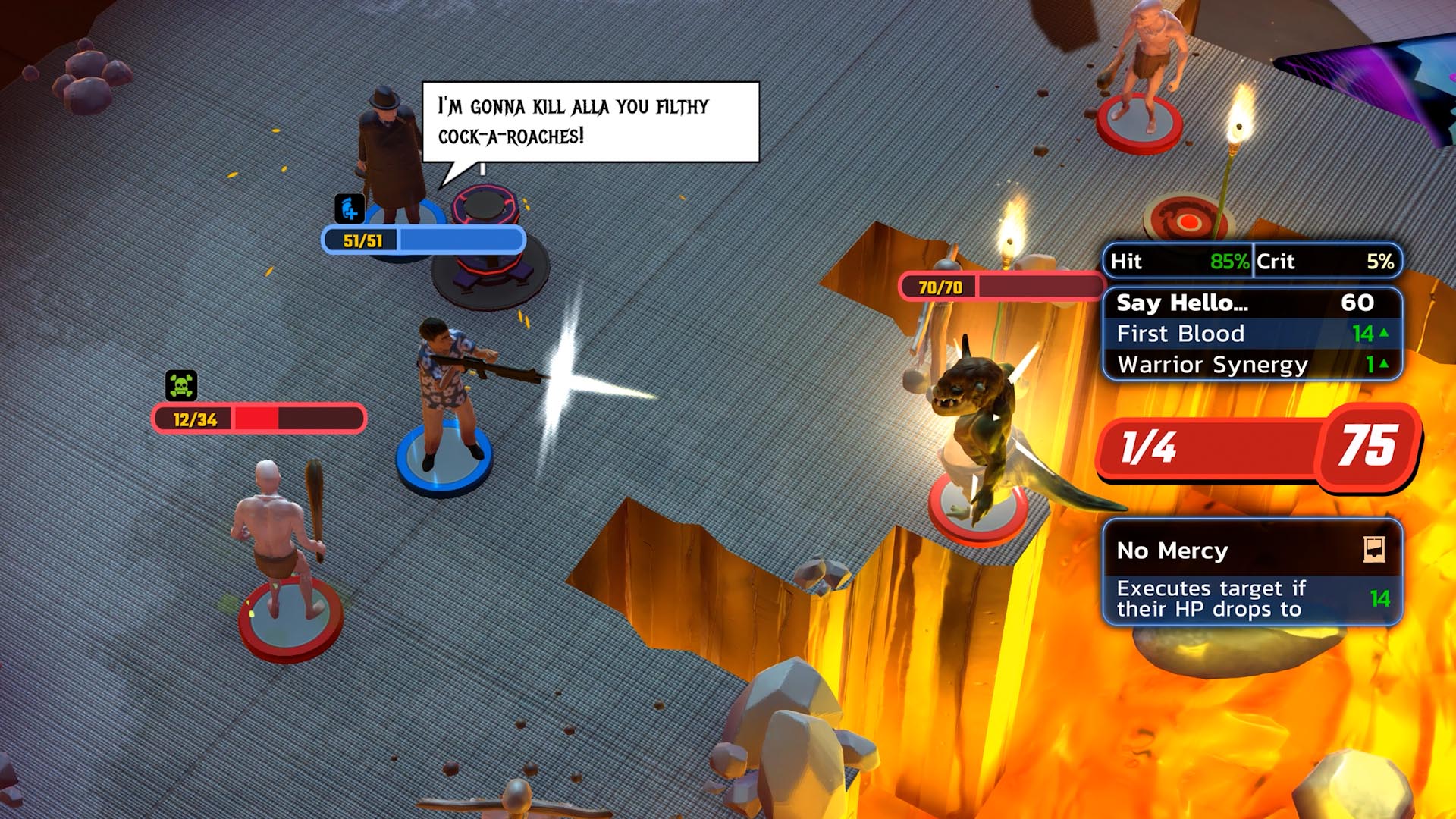Click the blue buff status icon

pos(350,209)
